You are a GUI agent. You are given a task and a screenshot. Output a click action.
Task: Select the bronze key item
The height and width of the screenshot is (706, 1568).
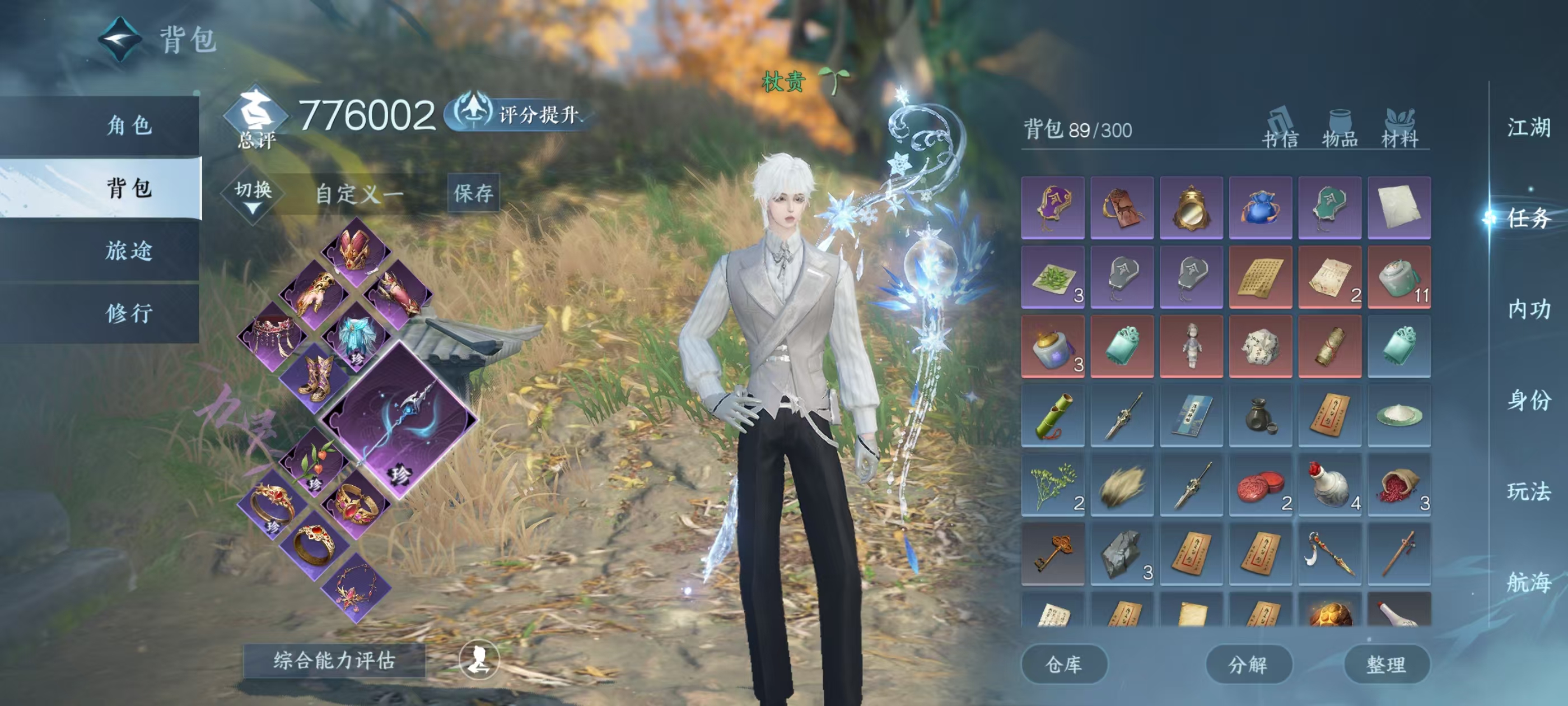tap(1052, 554)
